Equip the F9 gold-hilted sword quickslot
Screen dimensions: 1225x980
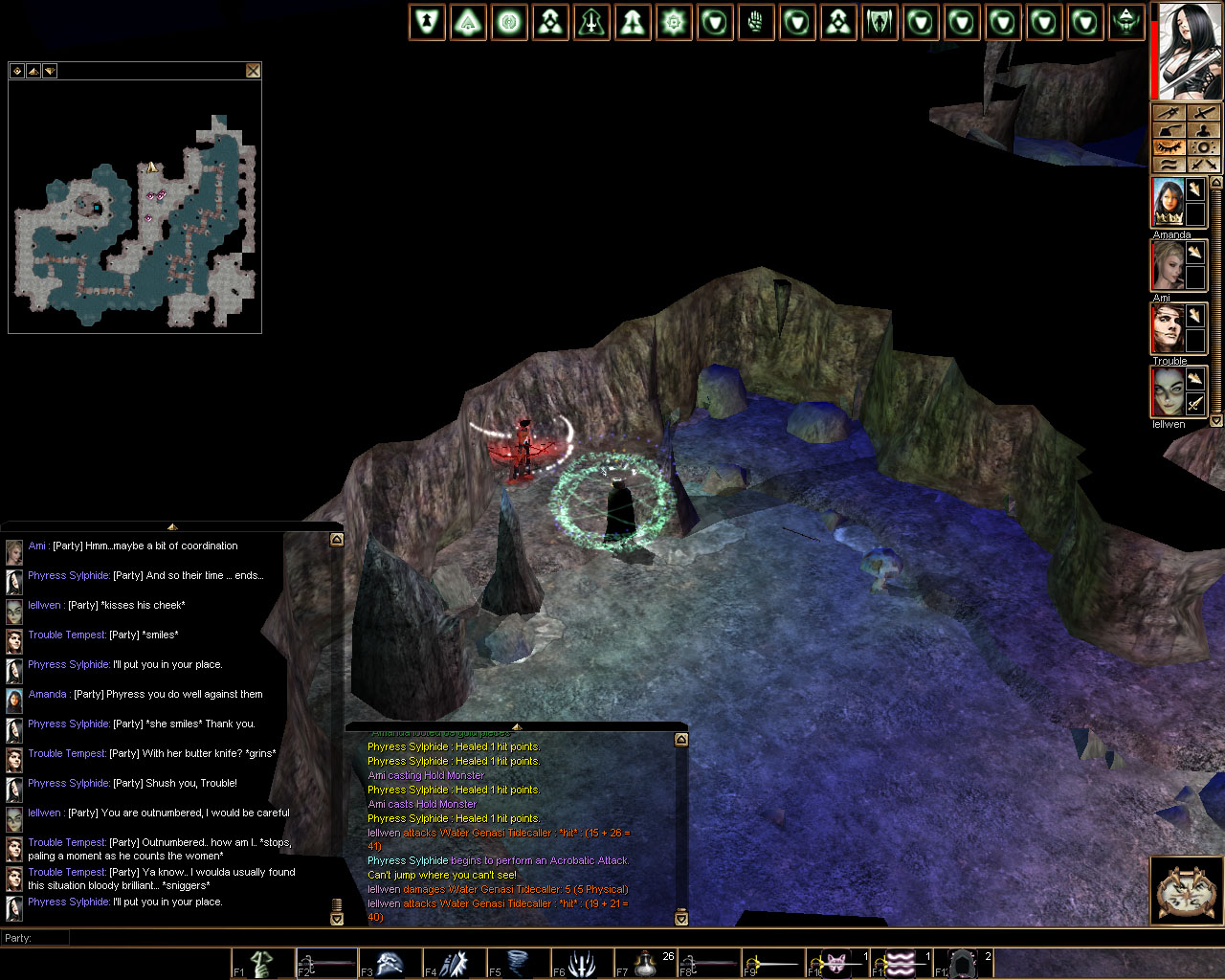coord(773,963)
